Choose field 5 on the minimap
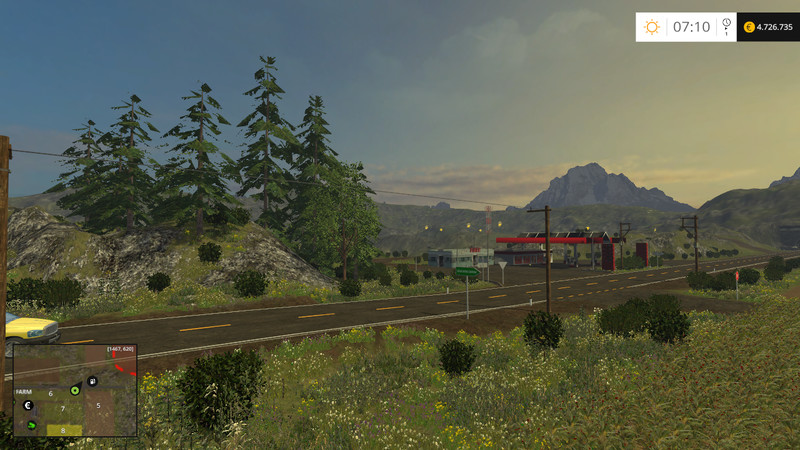Viewport: 800px width, 450px height. [98, 406]
